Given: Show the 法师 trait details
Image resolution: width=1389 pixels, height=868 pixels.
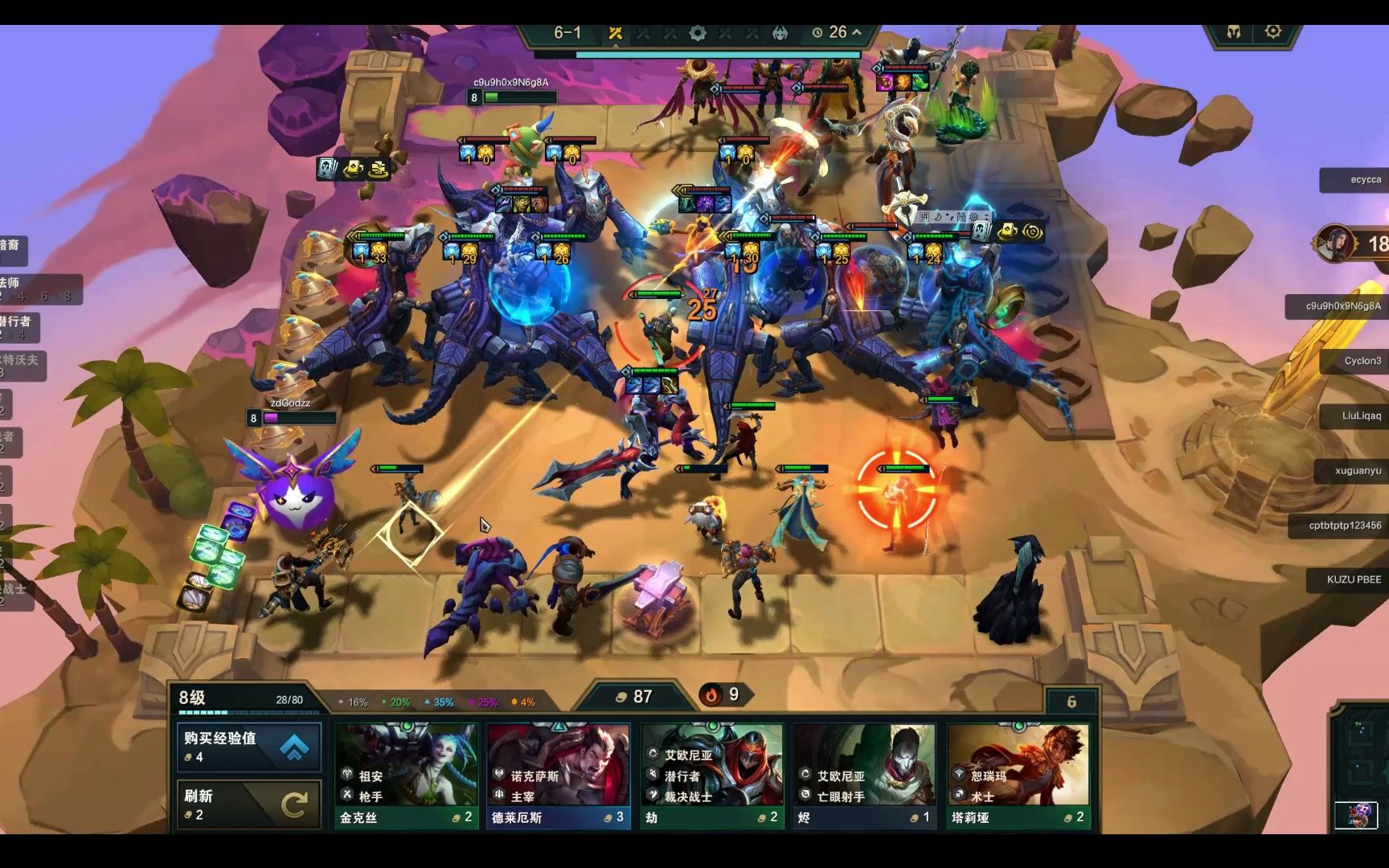Looking at the screenshot, I should pos(32,289).
